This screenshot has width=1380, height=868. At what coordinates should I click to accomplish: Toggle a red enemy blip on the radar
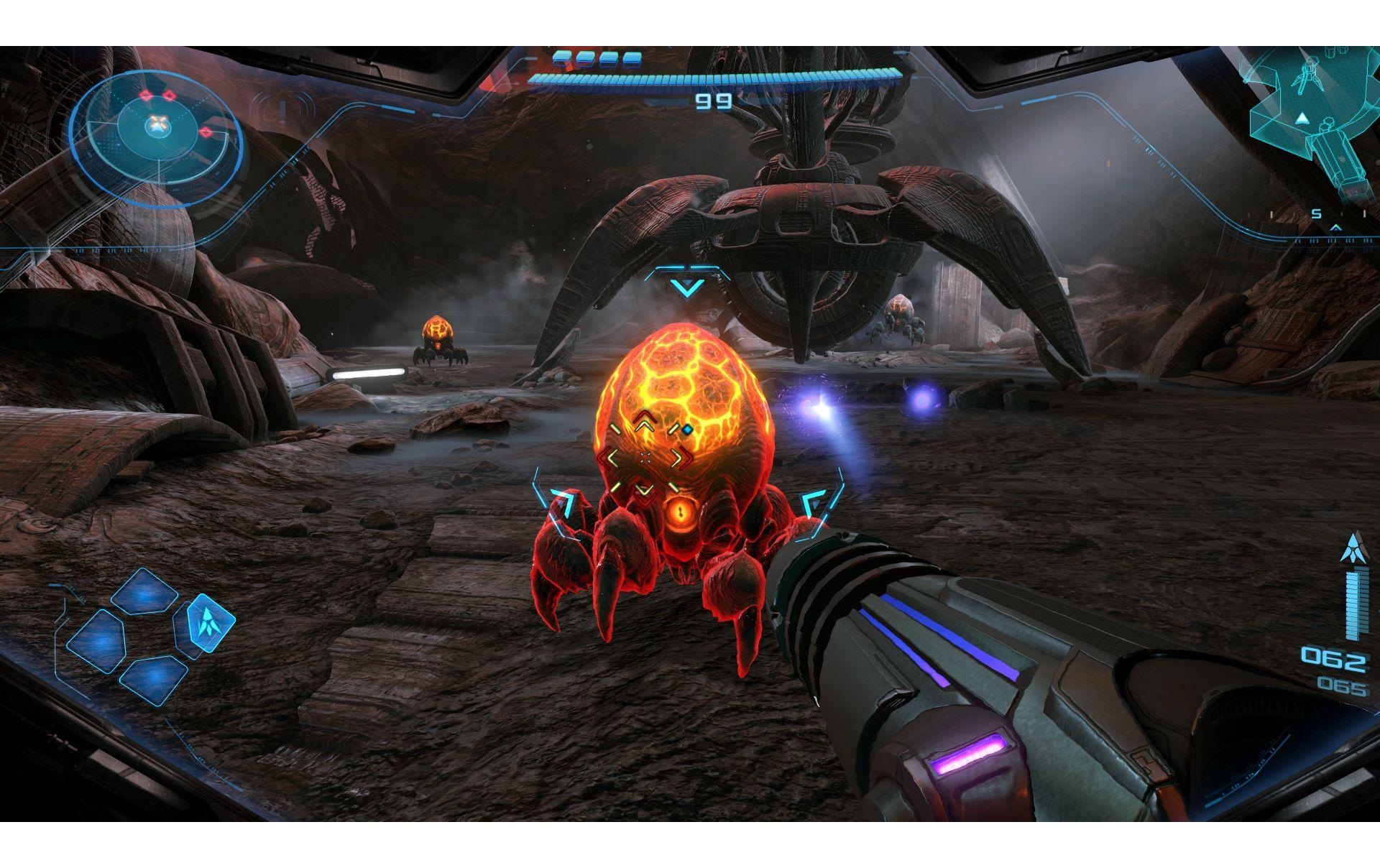click(146, 96)
